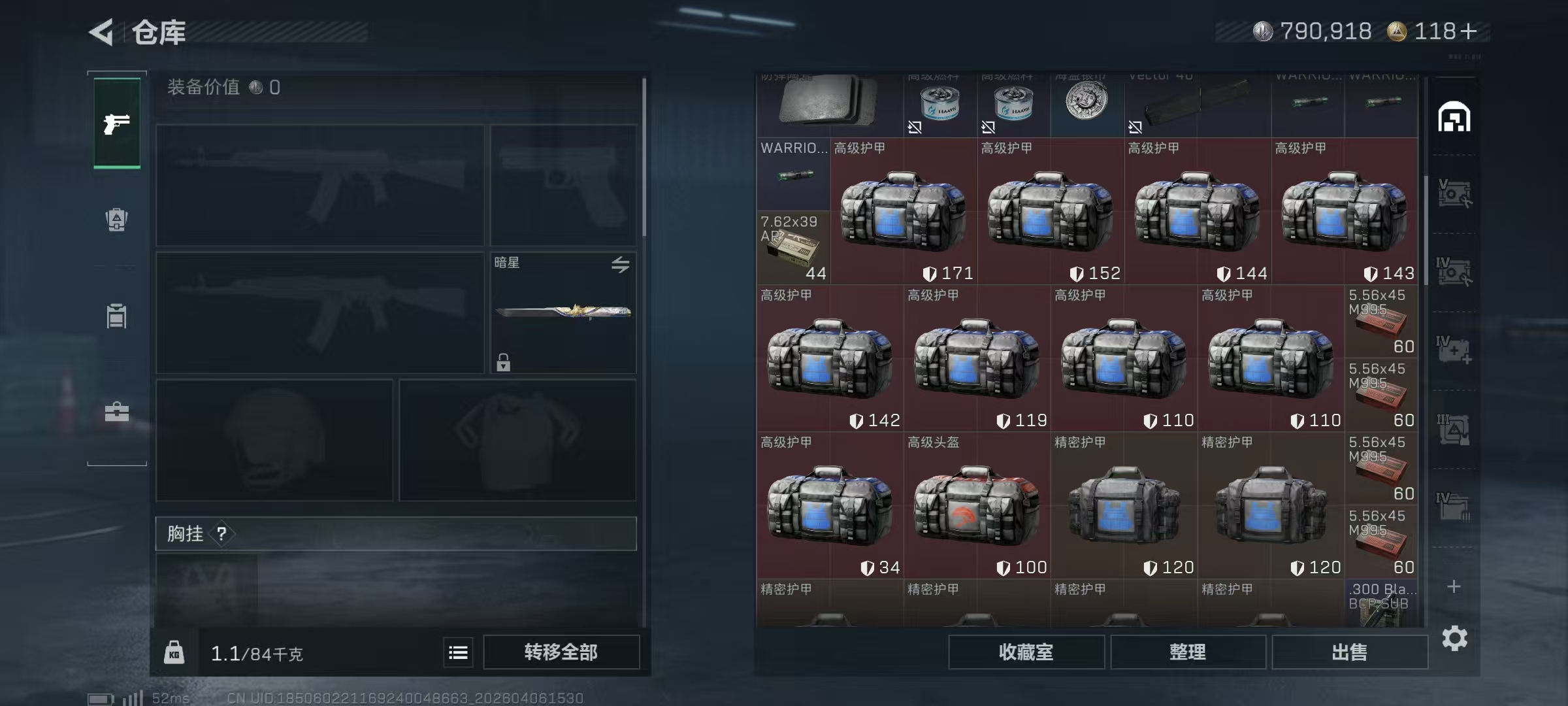Go back using the 仓库 arrow
Image resolution: width=1568 pixels, height=706 pixels.
[x=101, y=31]
